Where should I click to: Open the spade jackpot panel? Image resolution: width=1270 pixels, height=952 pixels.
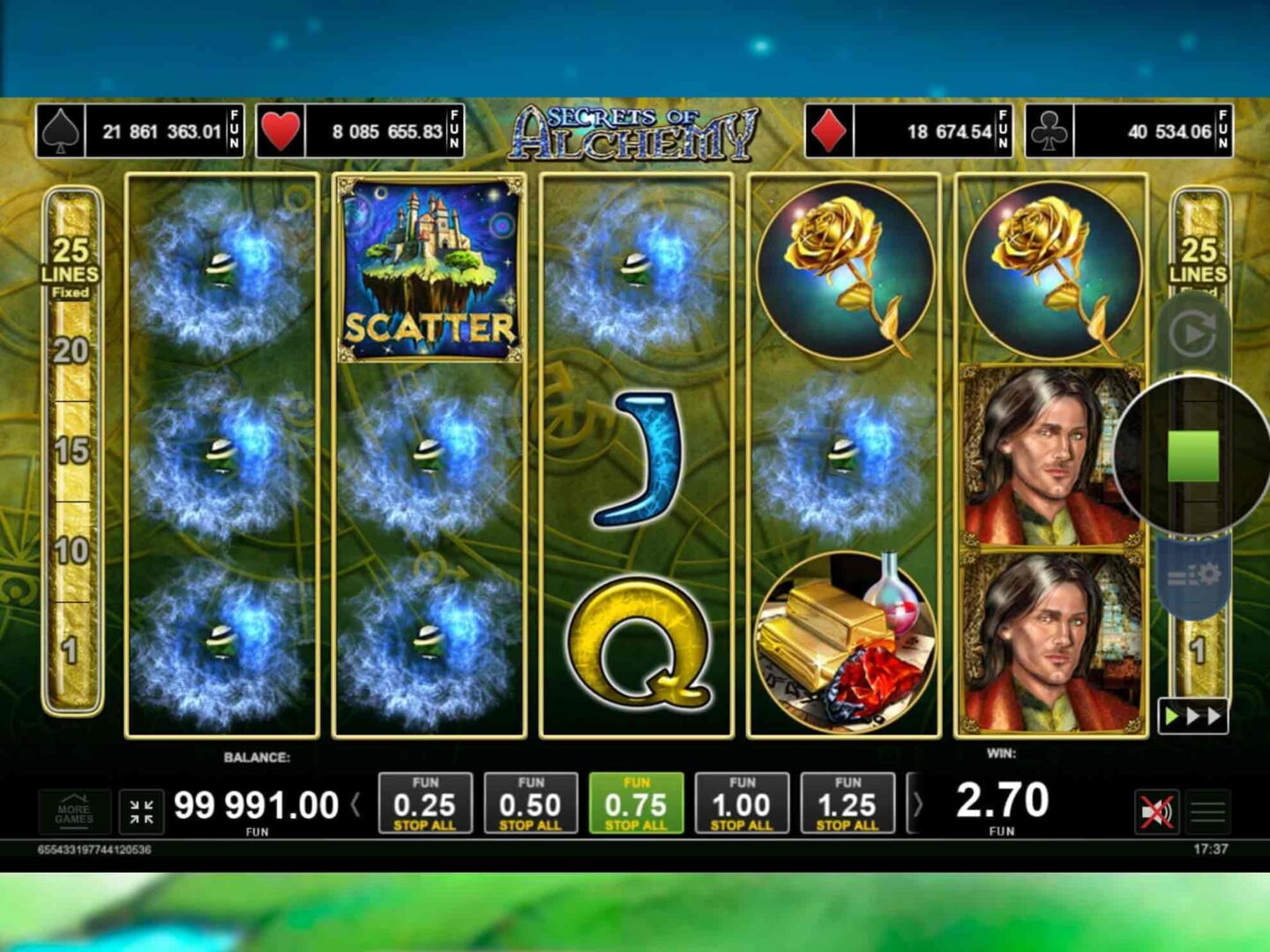(140, 131)
